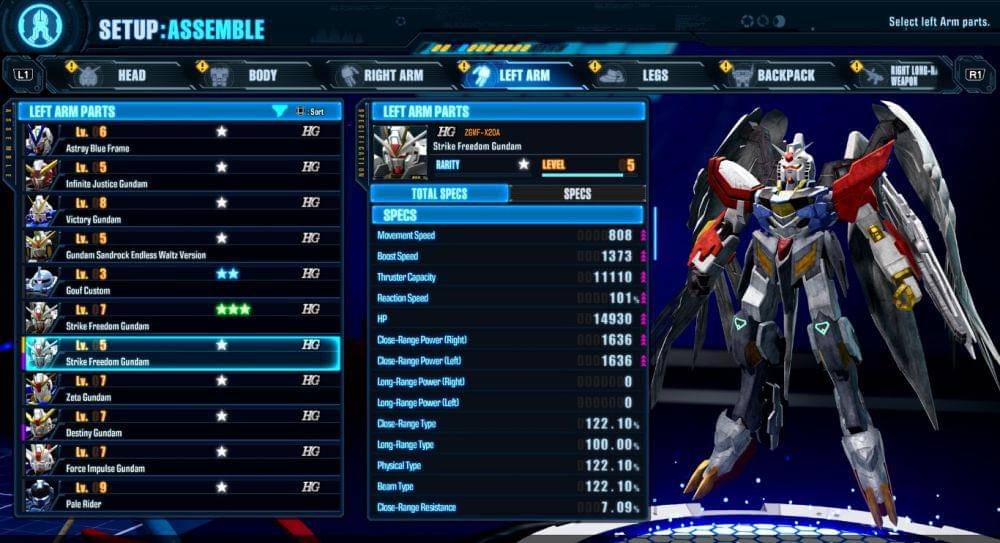Pick the Victory Gundam left arm
Image resolution: width=1000 pixels, height=543 pixels.
pyautogui.click(x=180, y=211)
